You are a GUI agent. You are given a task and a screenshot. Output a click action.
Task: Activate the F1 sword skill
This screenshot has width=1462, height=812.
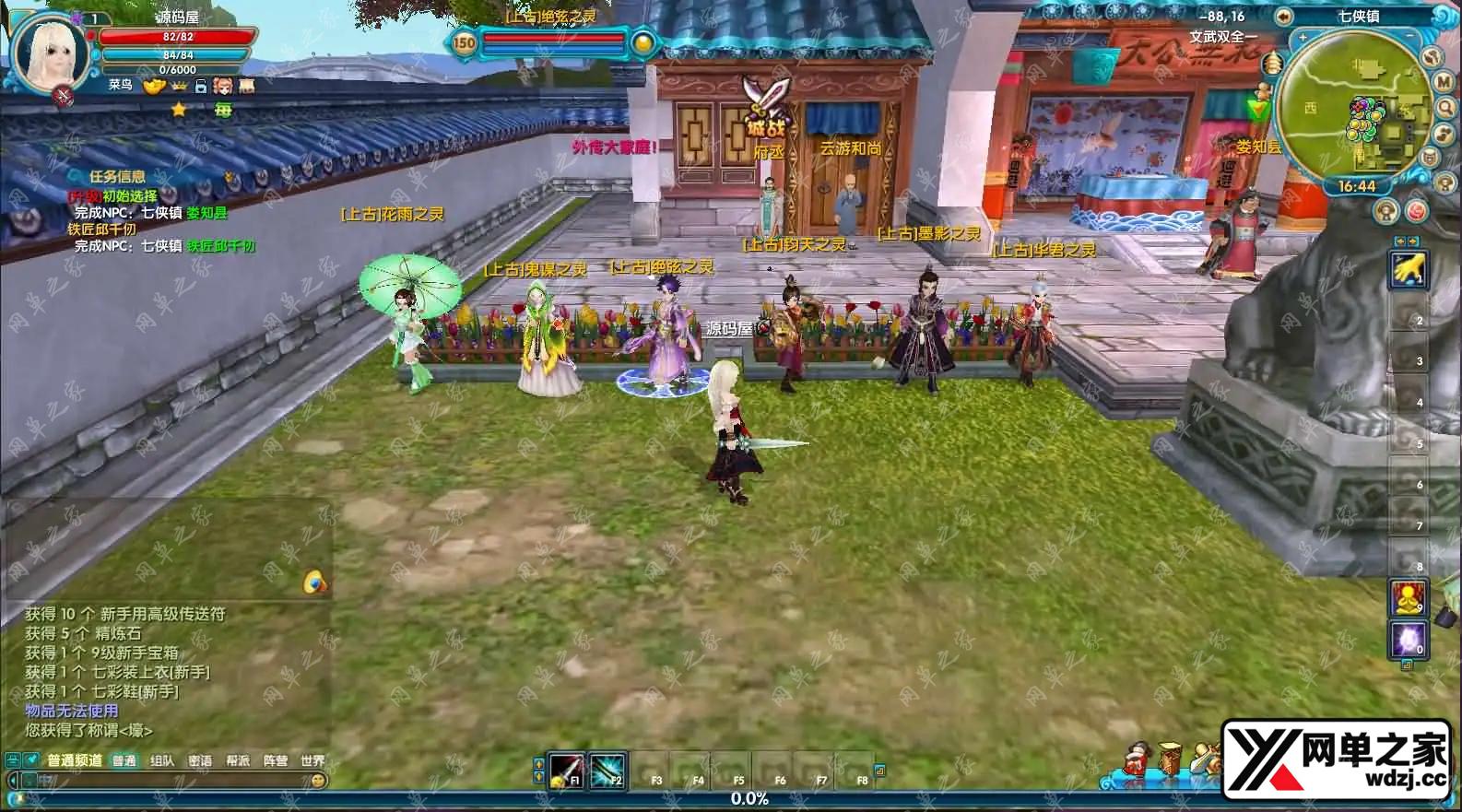[566, 770]
